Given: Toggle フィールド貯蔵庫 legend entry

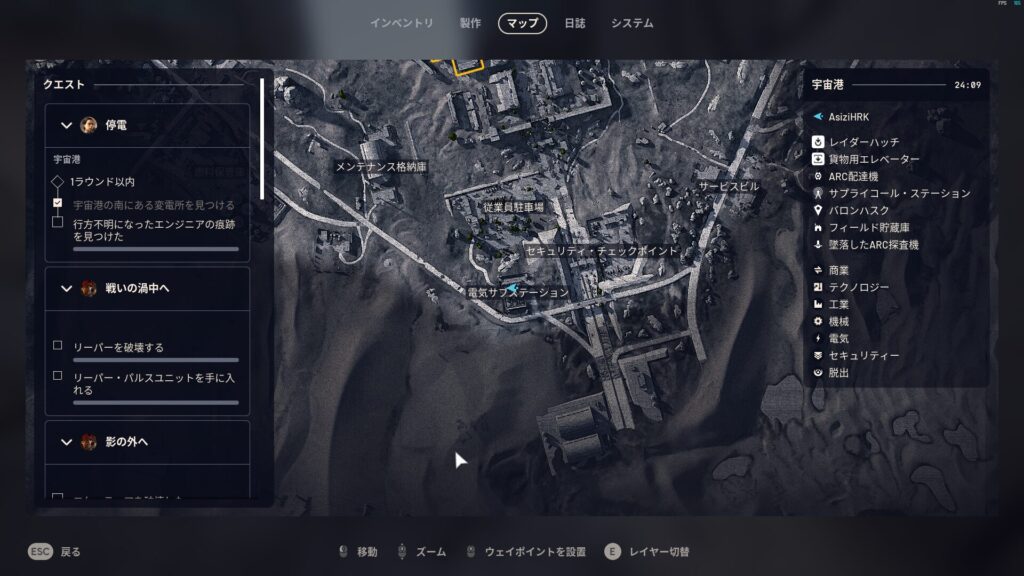Looking at the screenshot, I should (x=869, y=228).
